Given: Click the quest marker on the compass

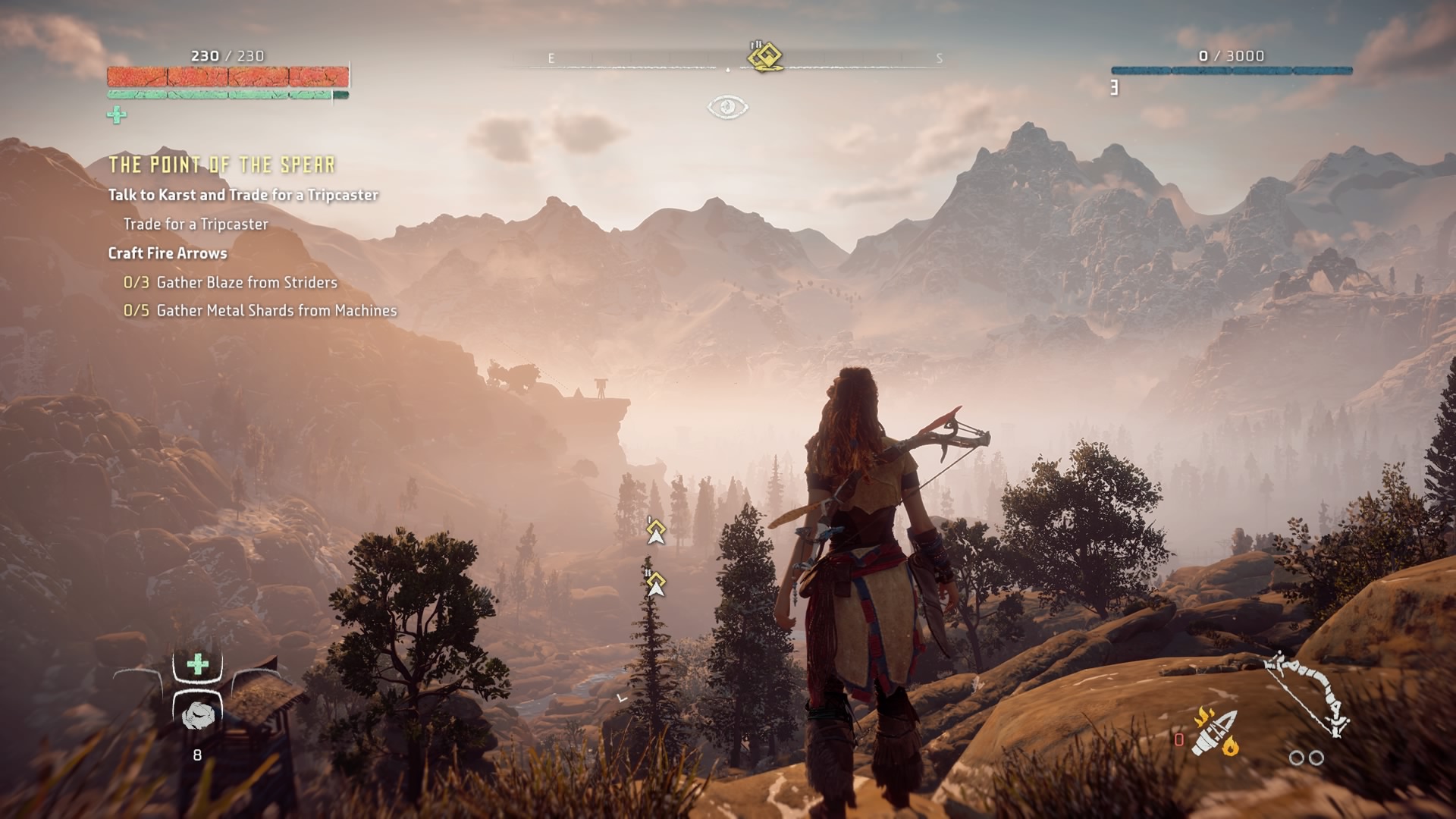Looking at the screenshot, I should click(765, 56).
